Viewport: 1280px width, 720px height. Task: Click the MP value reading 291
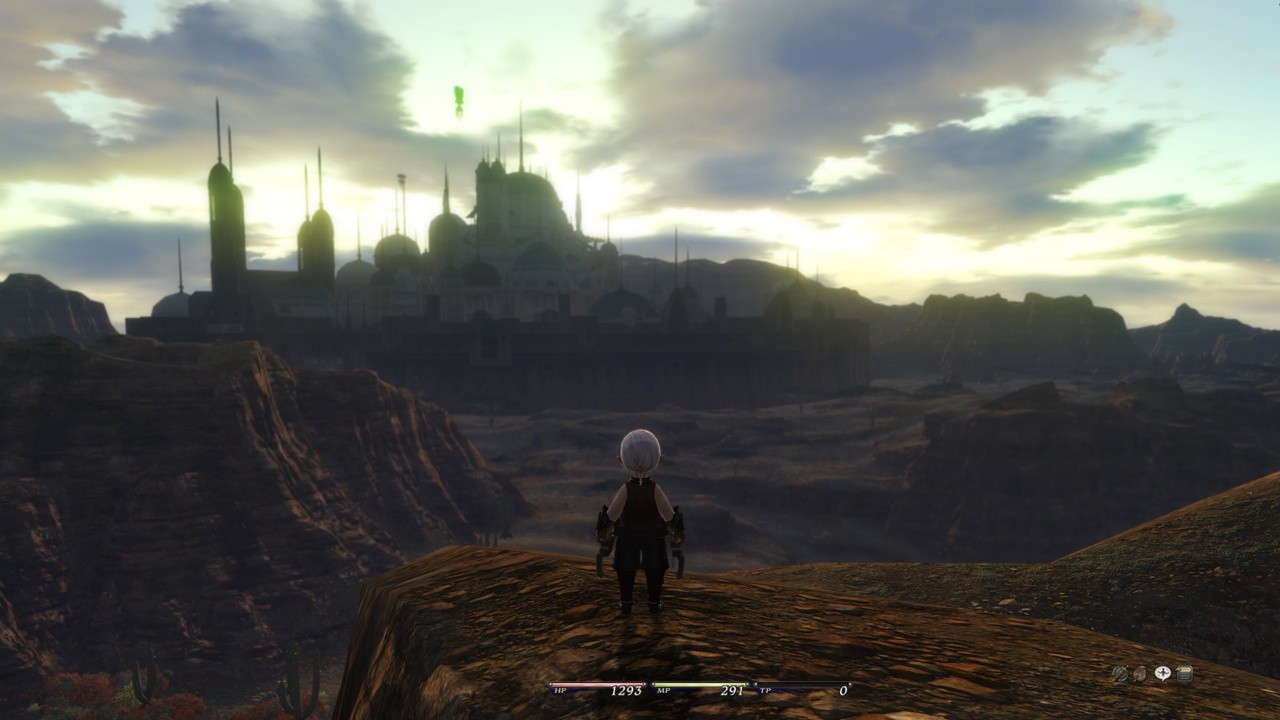(x=733, y=690)
